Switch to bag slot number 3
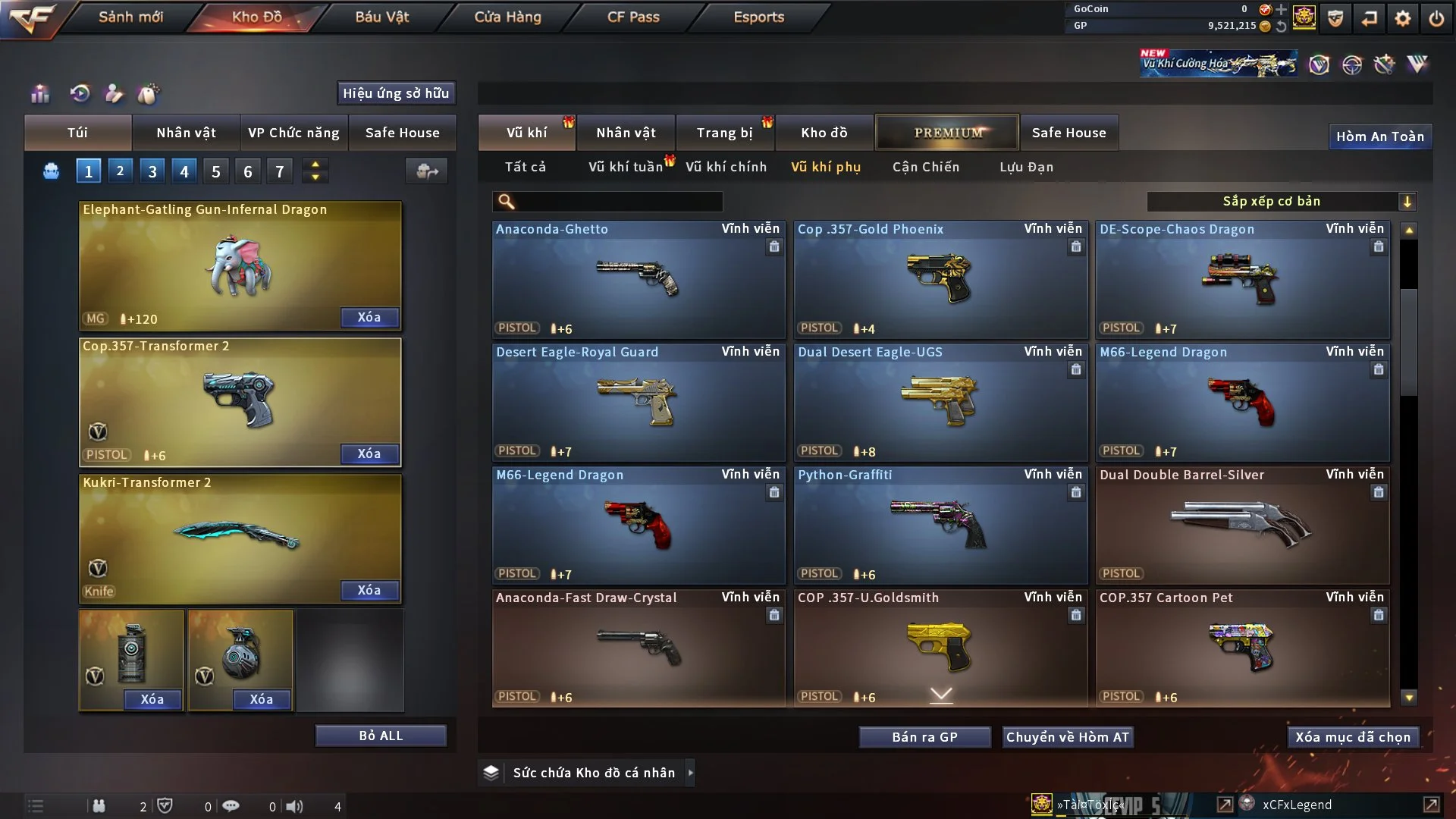Screen dimensions: 1456x819 coord(152,171)
